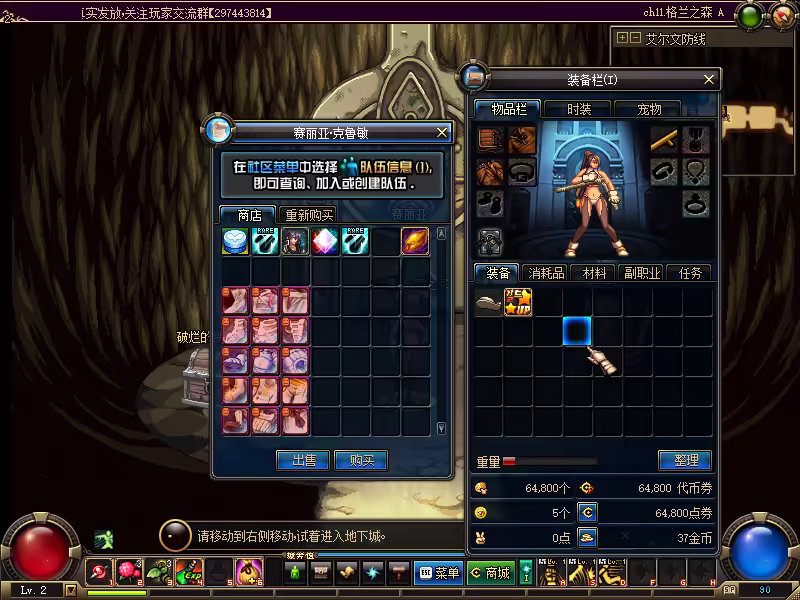Viewport: 800px width, 600px height.
Task: Open the 商城 cash shop button
Action: (491, 573)
